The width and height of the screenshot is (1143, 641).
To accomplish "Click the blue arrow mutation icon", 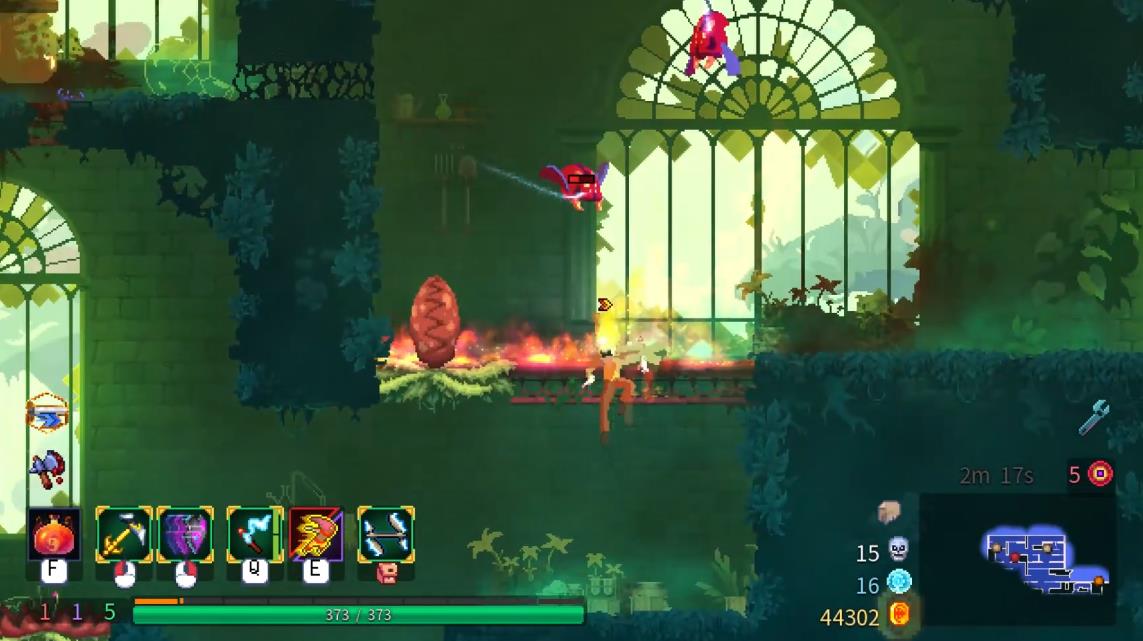I will (x=46, y=413).
